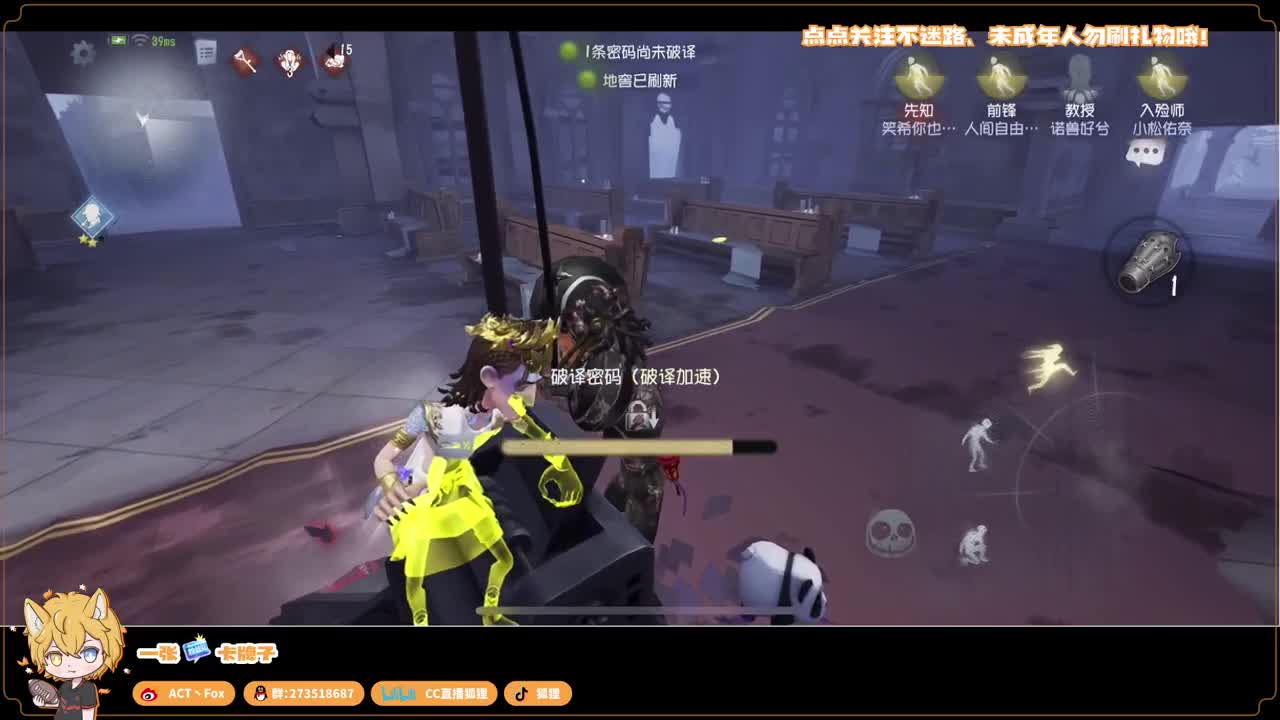Open the match objectives notepad icon
Screen dimensions: 1280x720
point(206,52)
